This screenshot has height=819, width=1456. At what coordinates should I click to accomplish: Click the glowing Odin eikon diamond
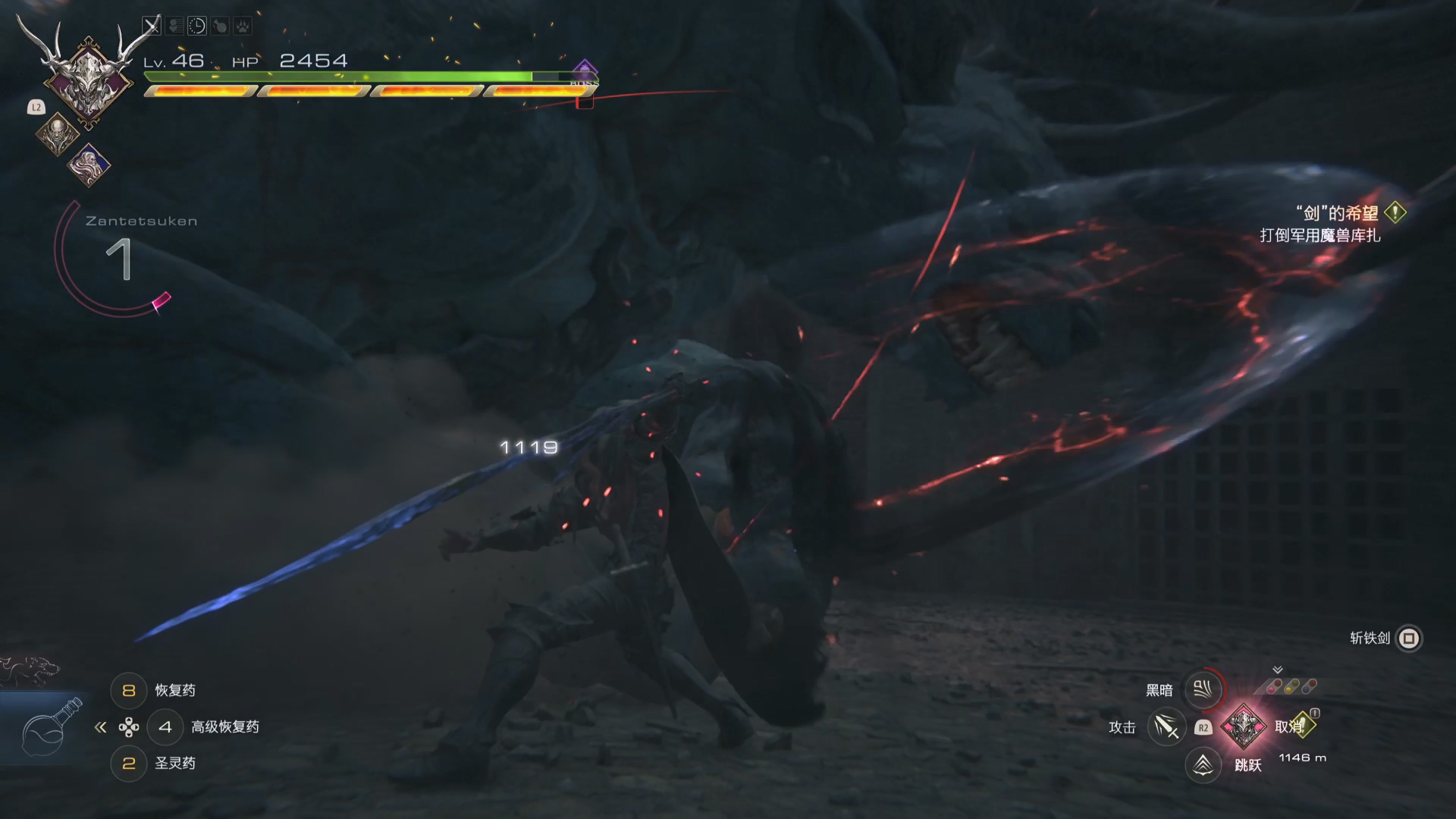click(1244, 726)
